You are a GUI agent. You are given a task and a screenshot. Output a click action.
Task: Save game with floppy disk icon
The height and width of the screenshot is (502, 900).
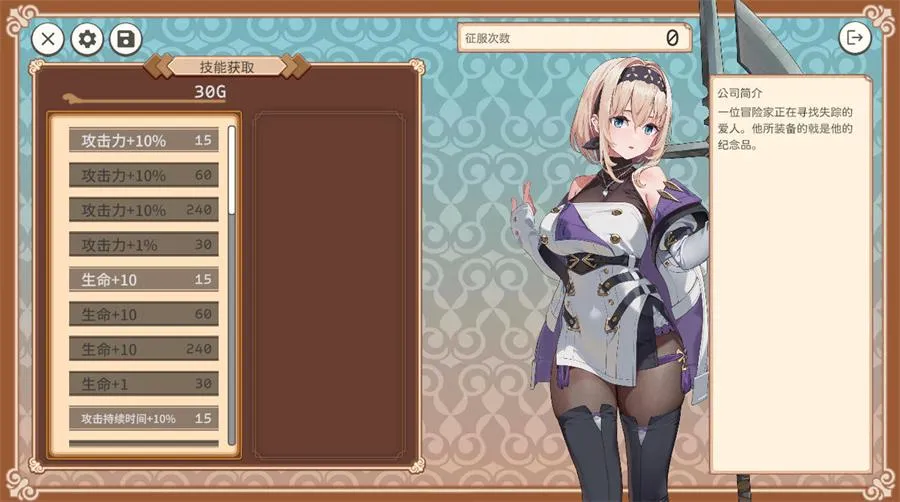pyautogui.click(x=126, y=39)
